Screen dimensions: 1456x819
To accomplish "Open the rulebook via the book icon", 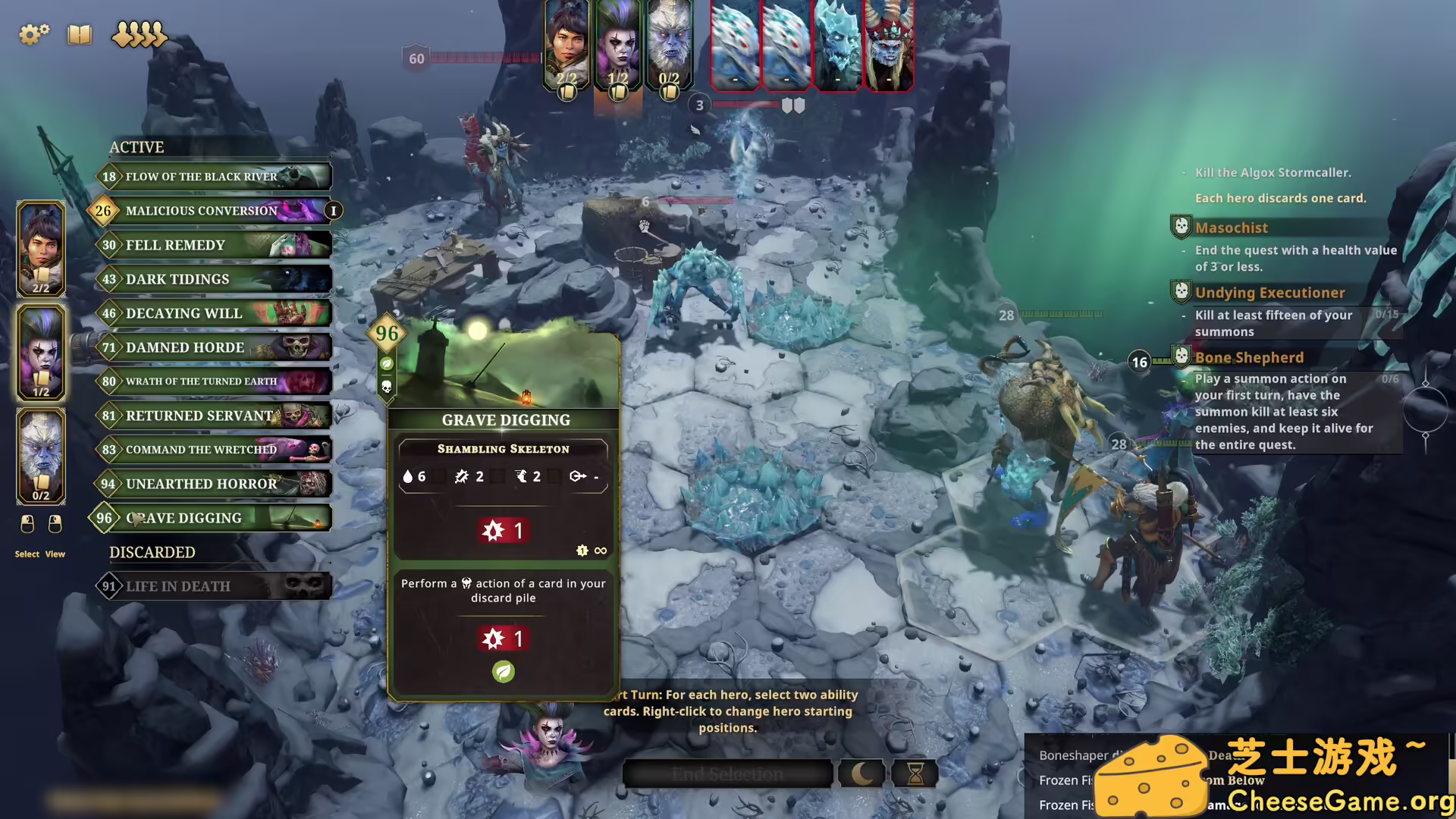I will pyautogui.click(x=79, y=35).
